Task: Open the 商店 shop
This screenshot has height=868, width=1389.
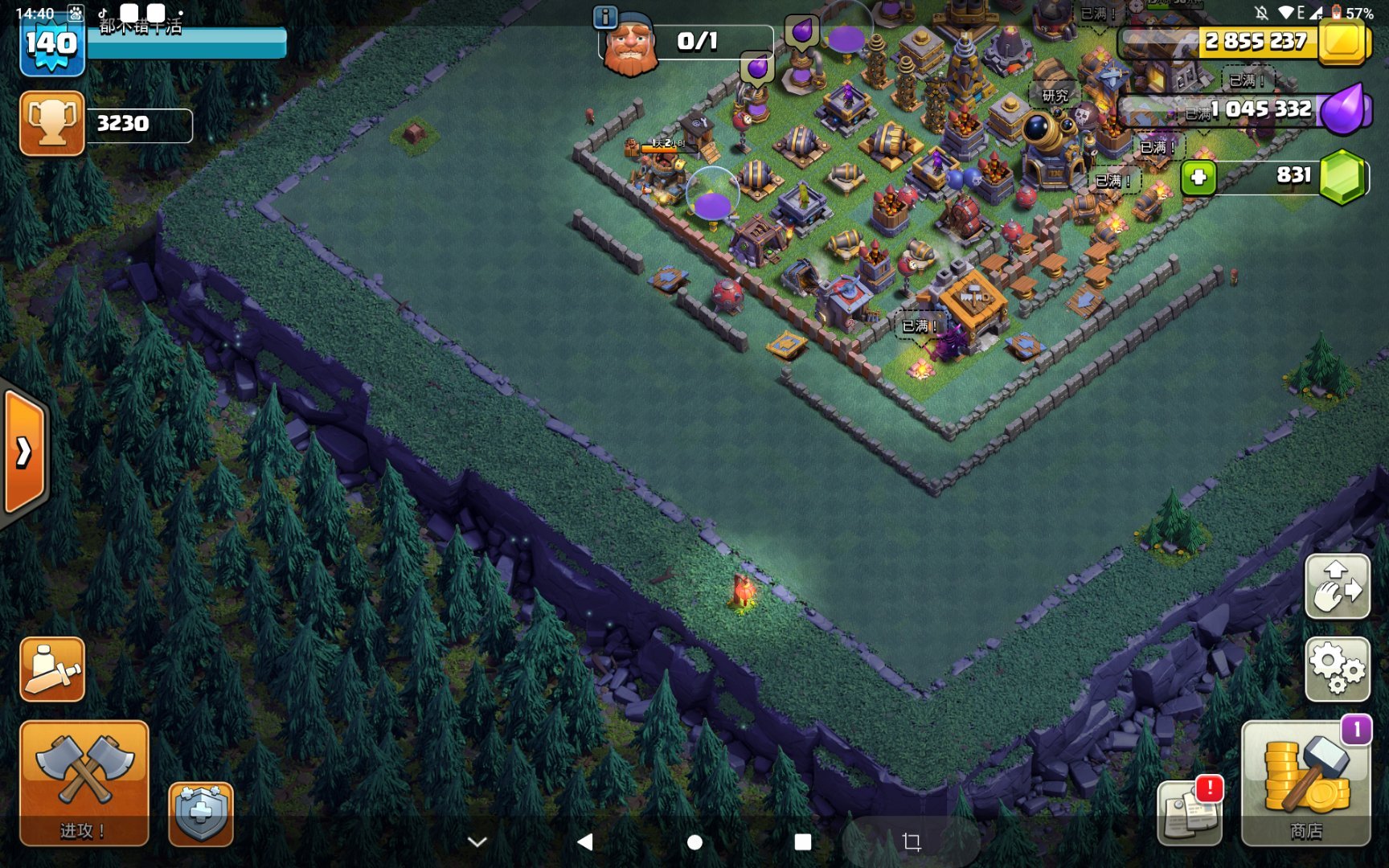Action: point(1305,782)
